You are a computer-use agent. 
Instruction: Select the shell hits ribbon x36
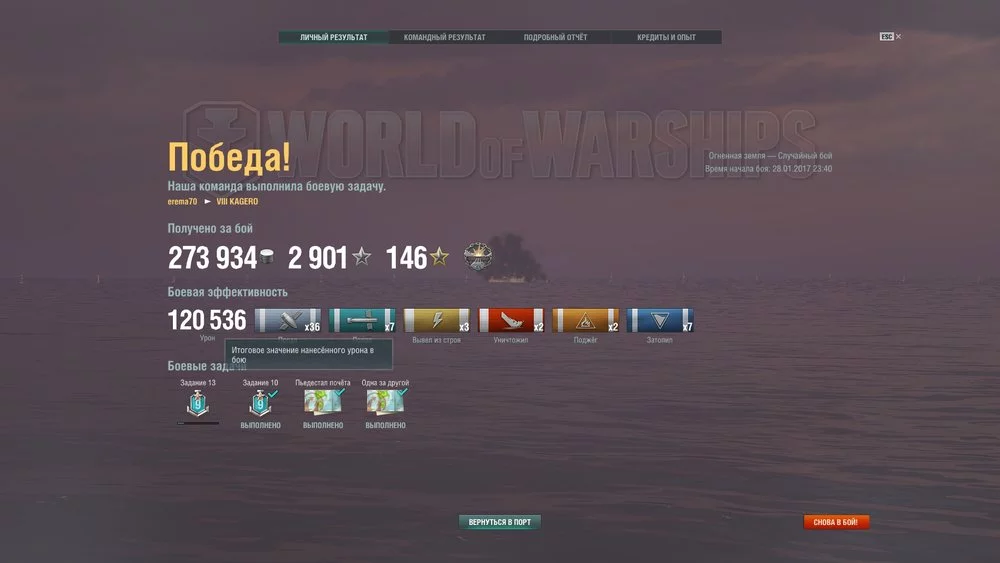click(288, 321)
